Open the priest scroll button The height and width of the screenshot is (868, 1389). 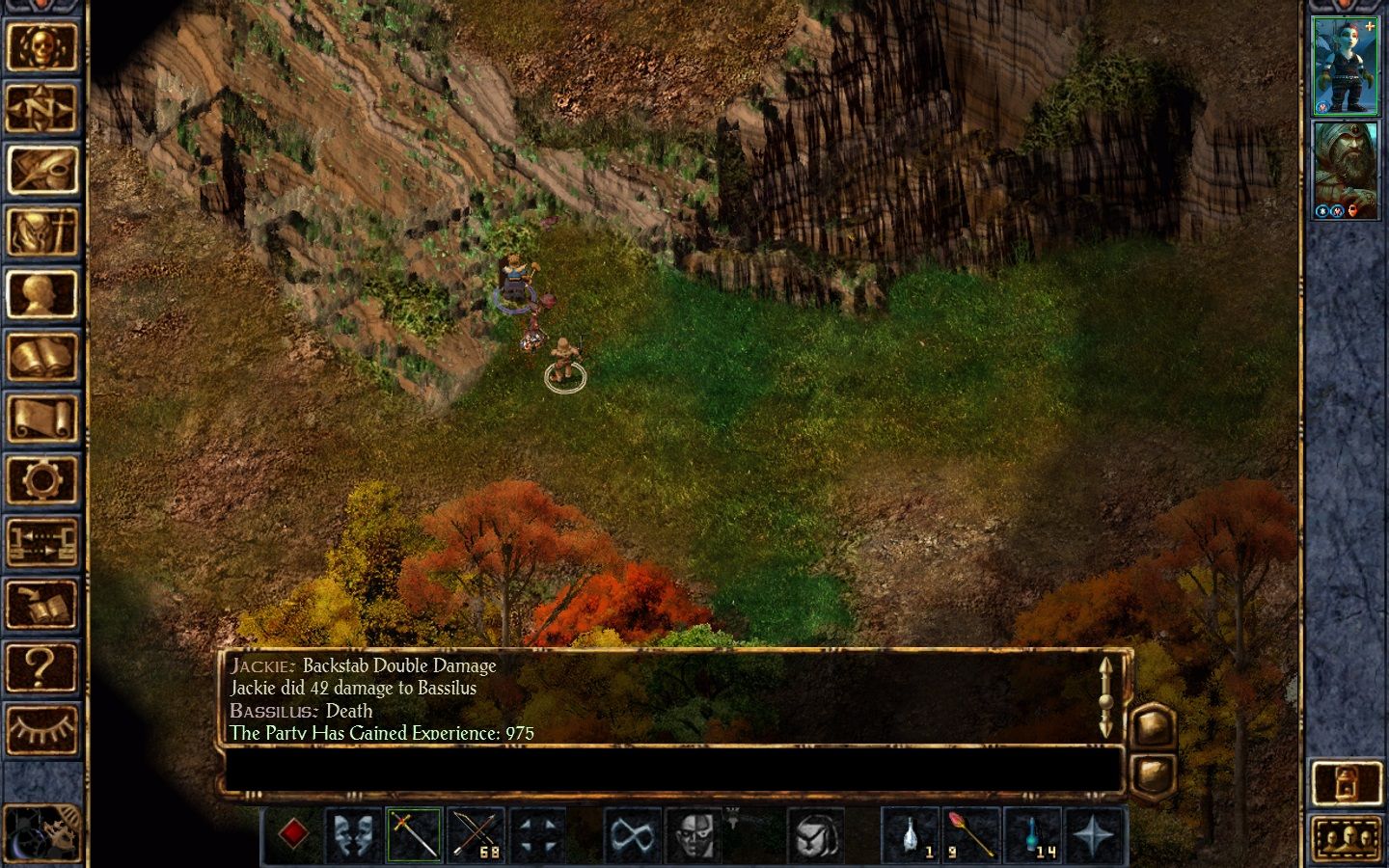41,419
